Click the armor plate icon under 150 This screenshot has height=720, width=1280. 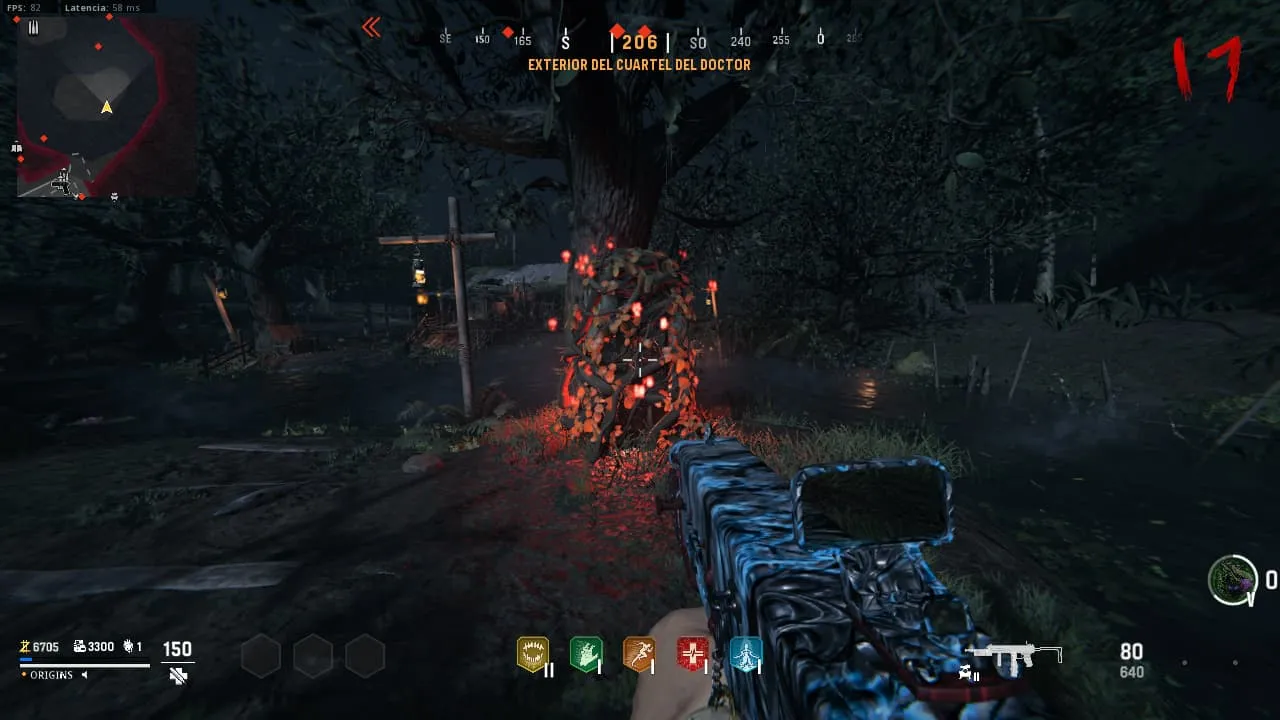(178, 676)
